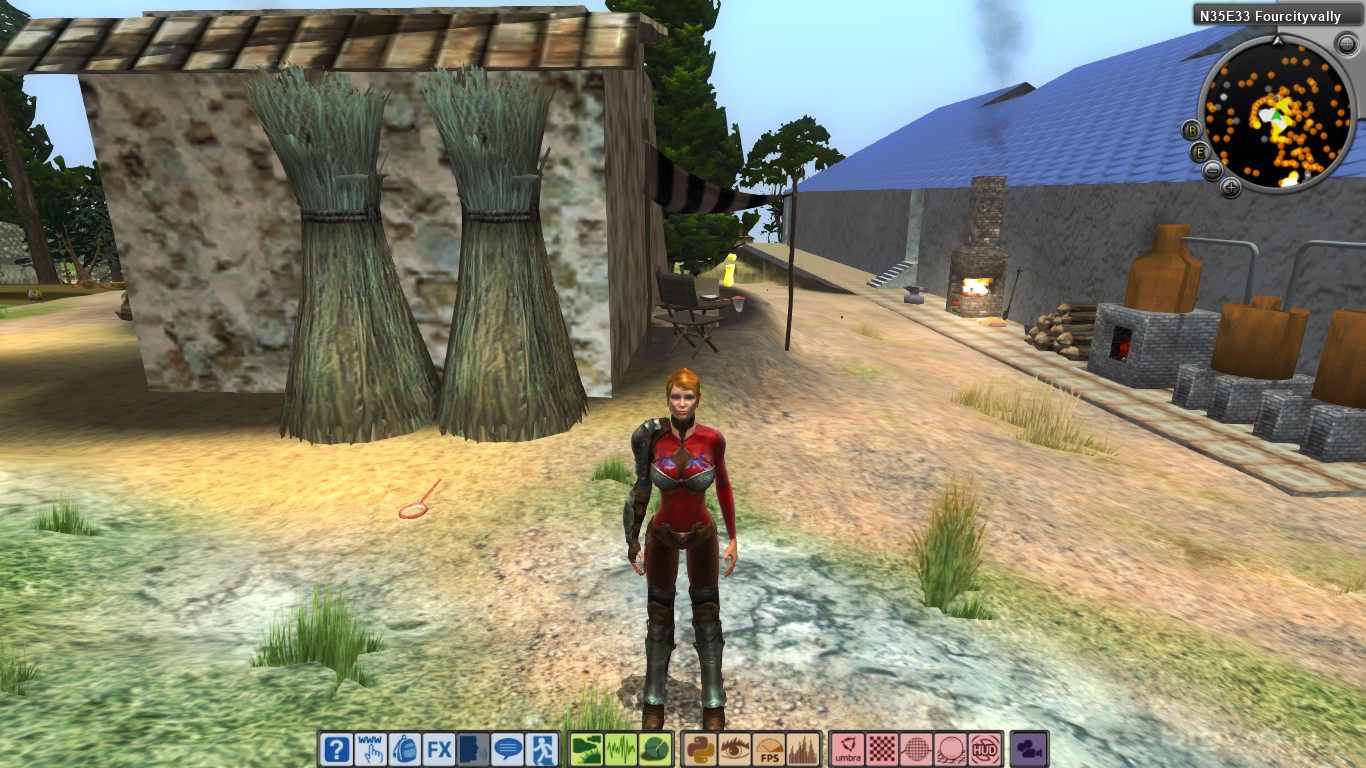Toggle the umbra debug button
Image resolution: width=1366 pixels, height=768 pixels.
tap(848, 749)
